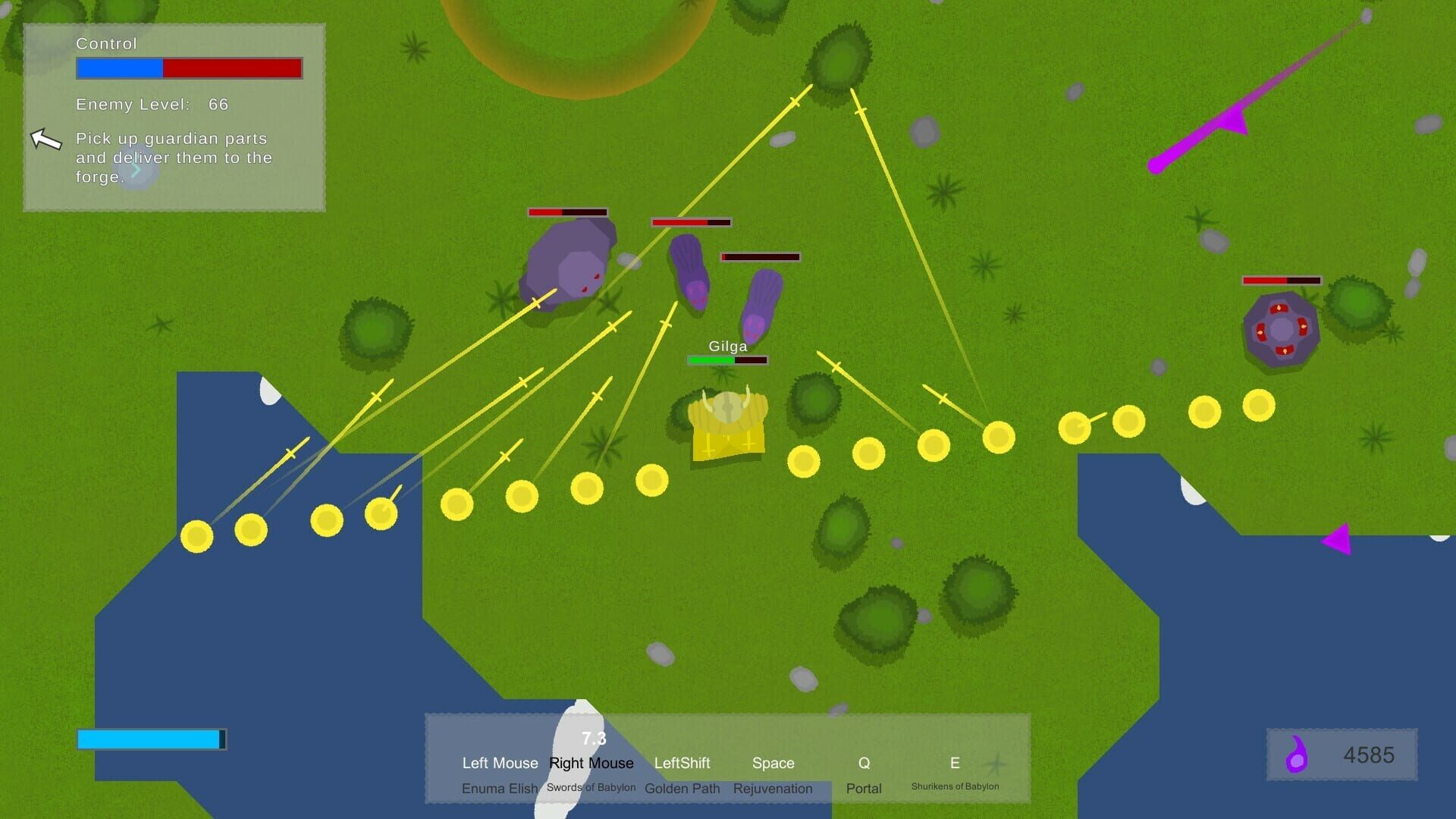
Task: Use the Shurikens of Babylon ability
Action: 955,786
